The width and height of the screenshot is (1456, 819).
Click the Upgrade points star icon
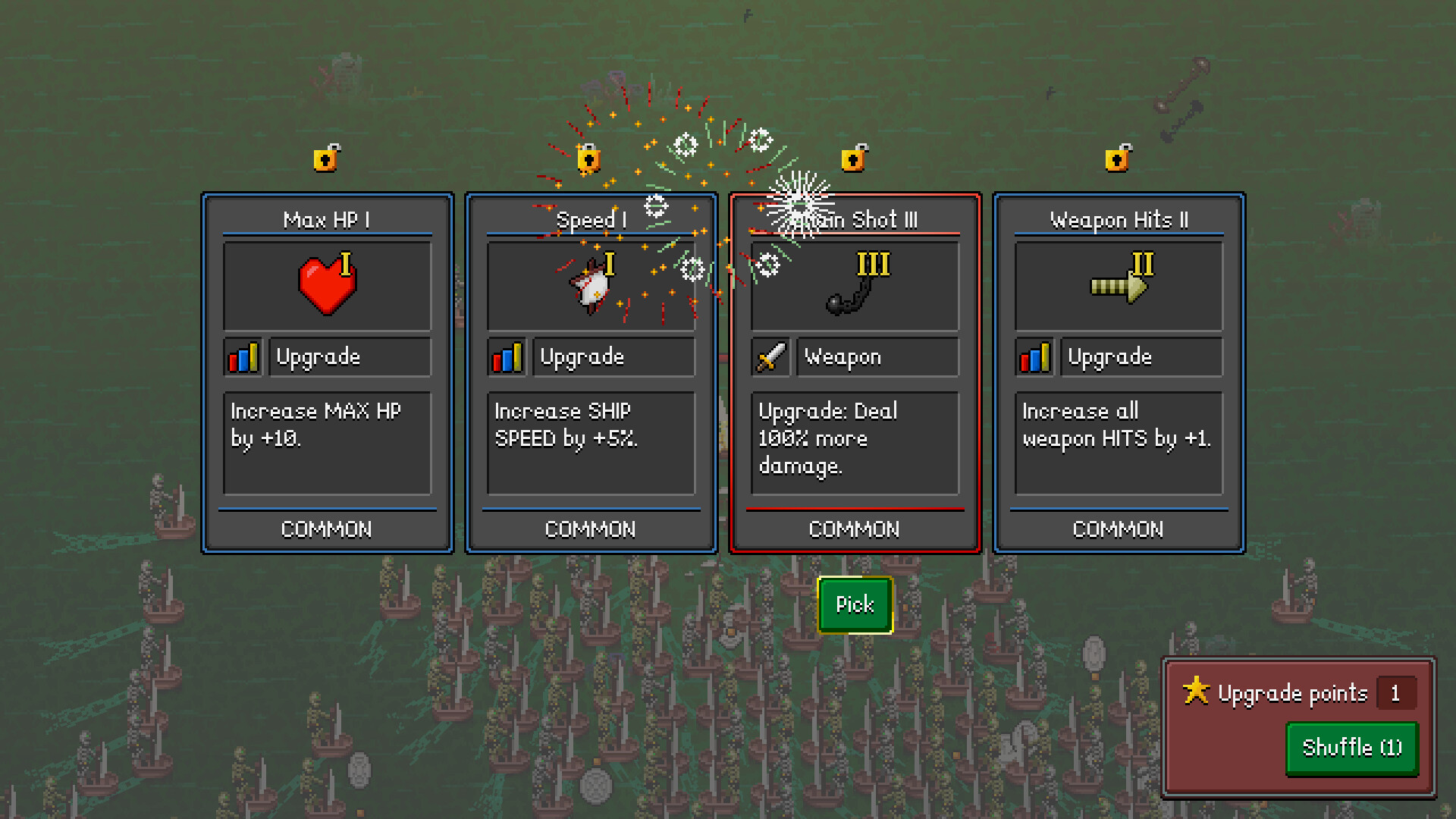[x=1197, y=691]
